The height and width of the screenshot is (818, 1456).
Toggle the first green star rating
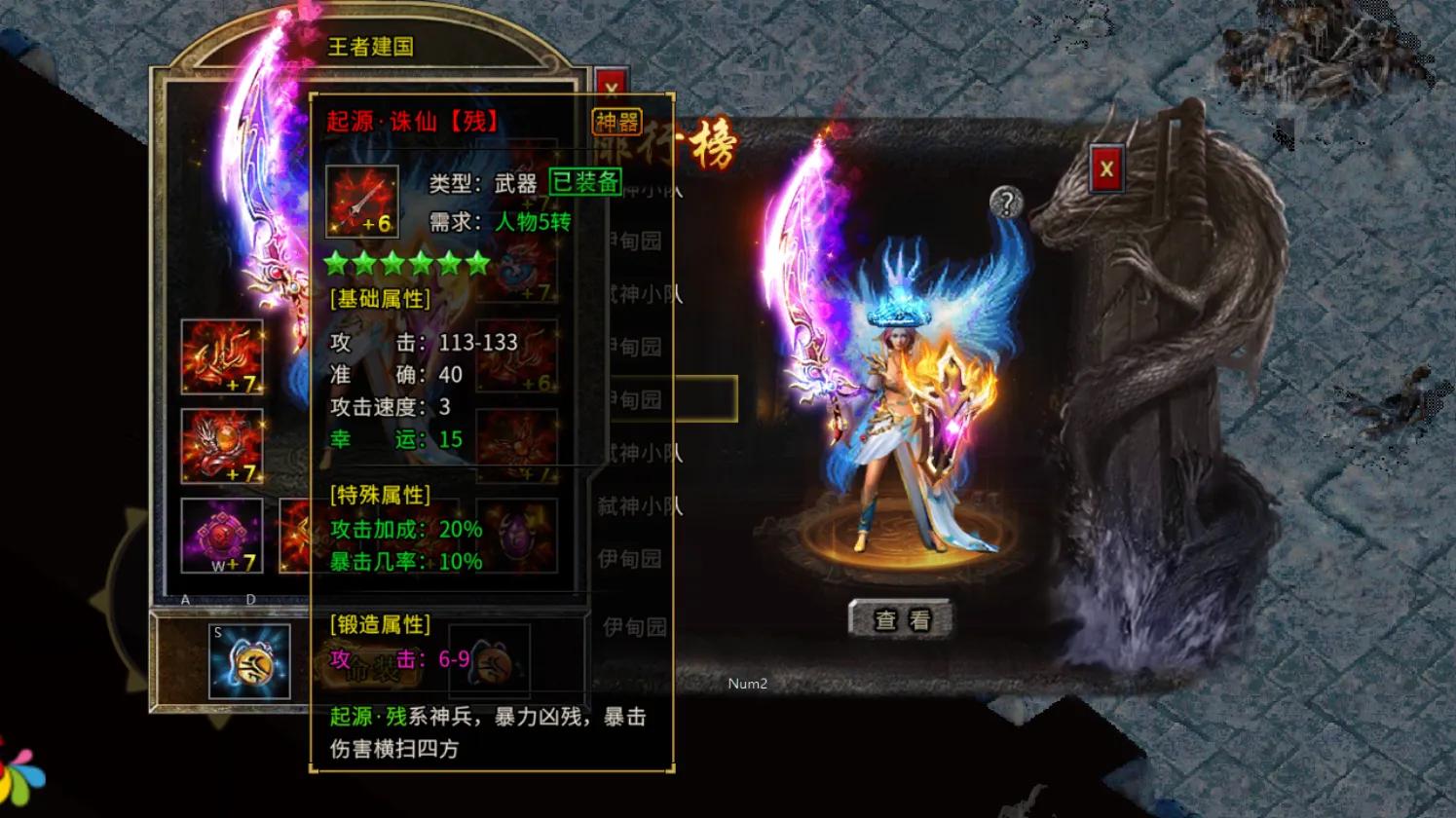point(334,263)
